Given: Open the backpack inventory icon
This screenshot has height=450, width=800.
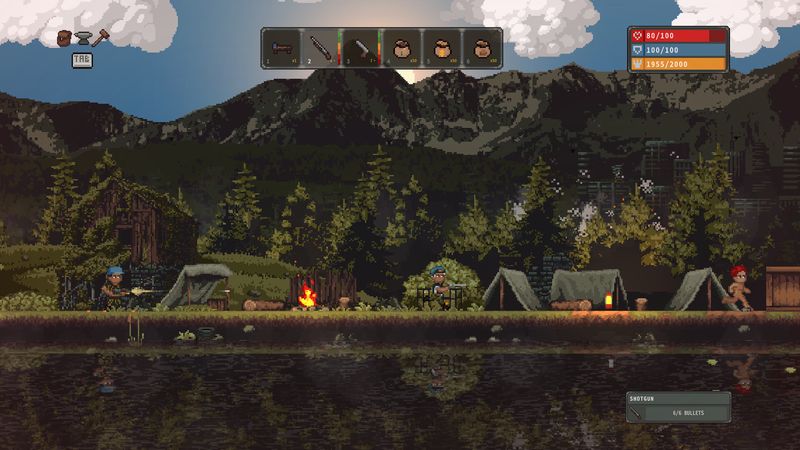Looking at the screenshot, I should click(65, 38).
